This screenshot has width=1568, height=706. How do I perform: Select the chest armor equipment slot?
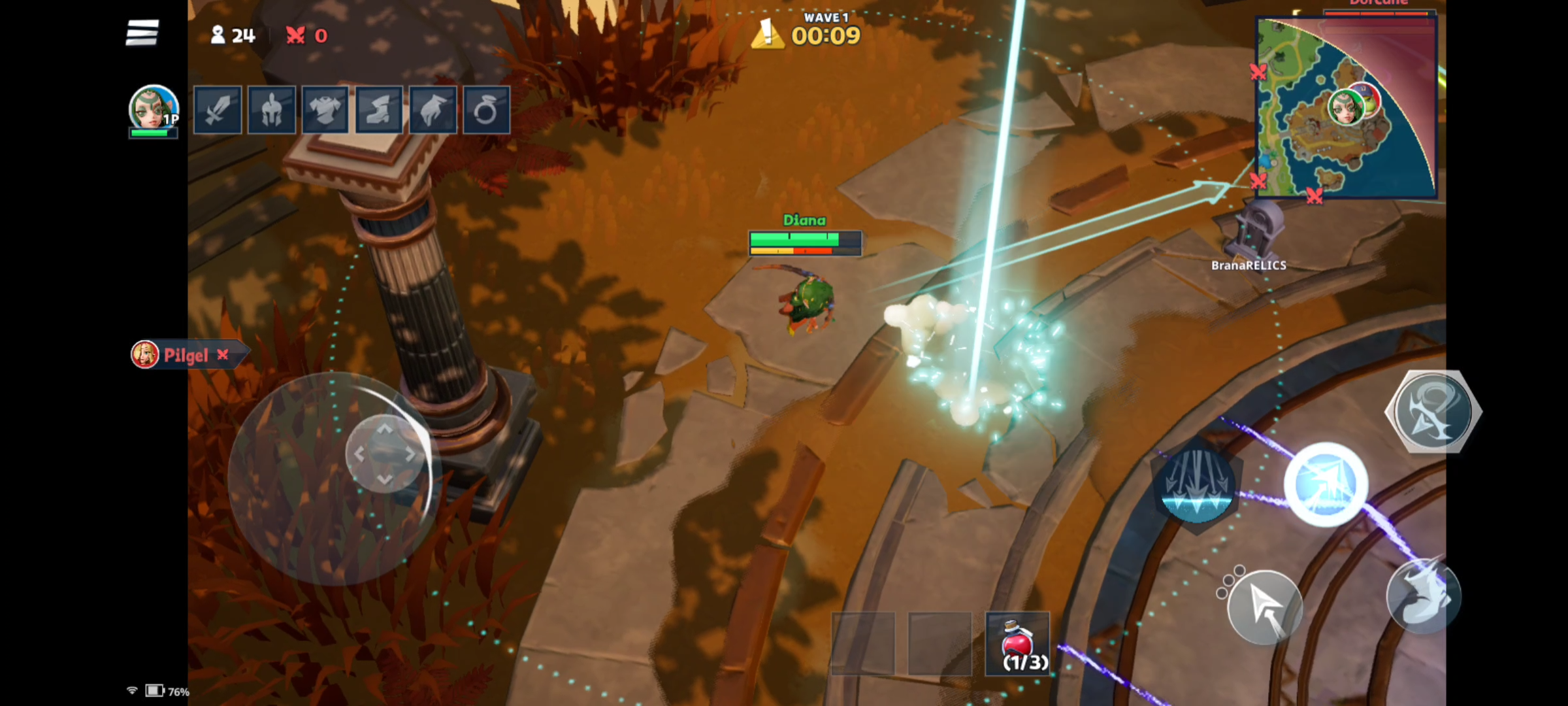coord(325,110)
